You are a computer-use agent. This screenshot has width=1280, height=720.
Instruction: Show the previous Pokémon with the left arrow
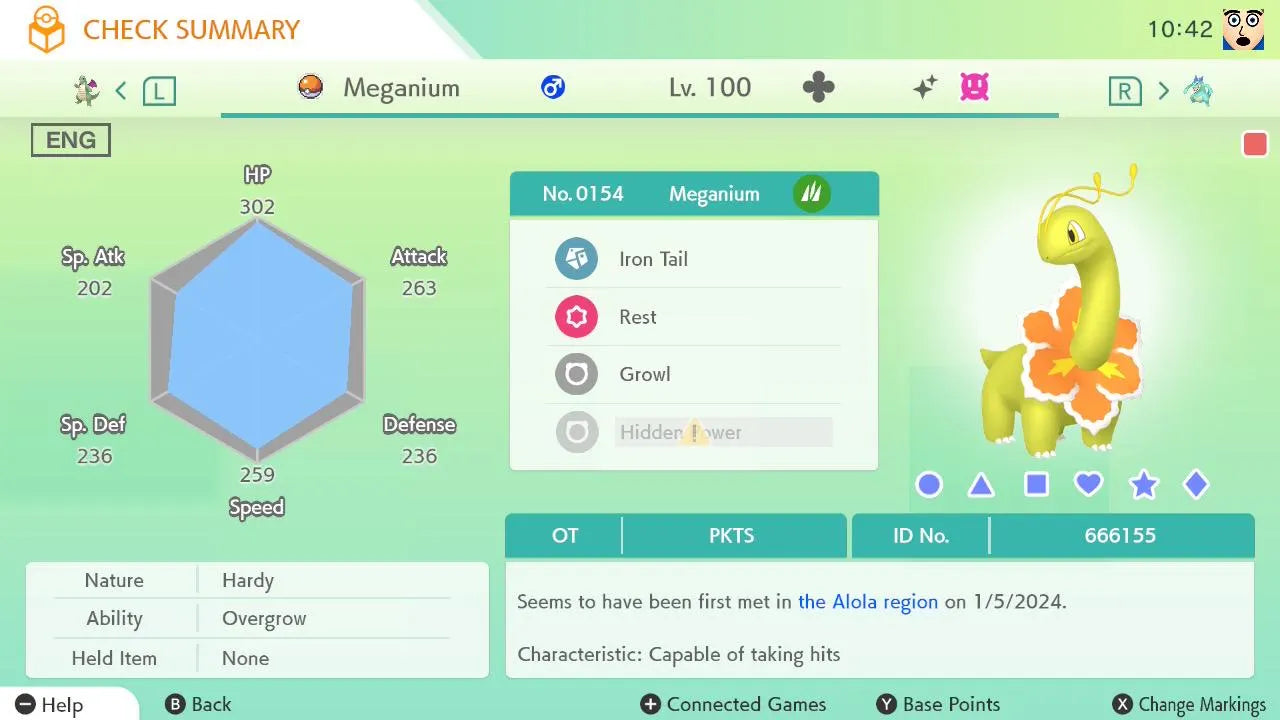[x=121, y=91]
